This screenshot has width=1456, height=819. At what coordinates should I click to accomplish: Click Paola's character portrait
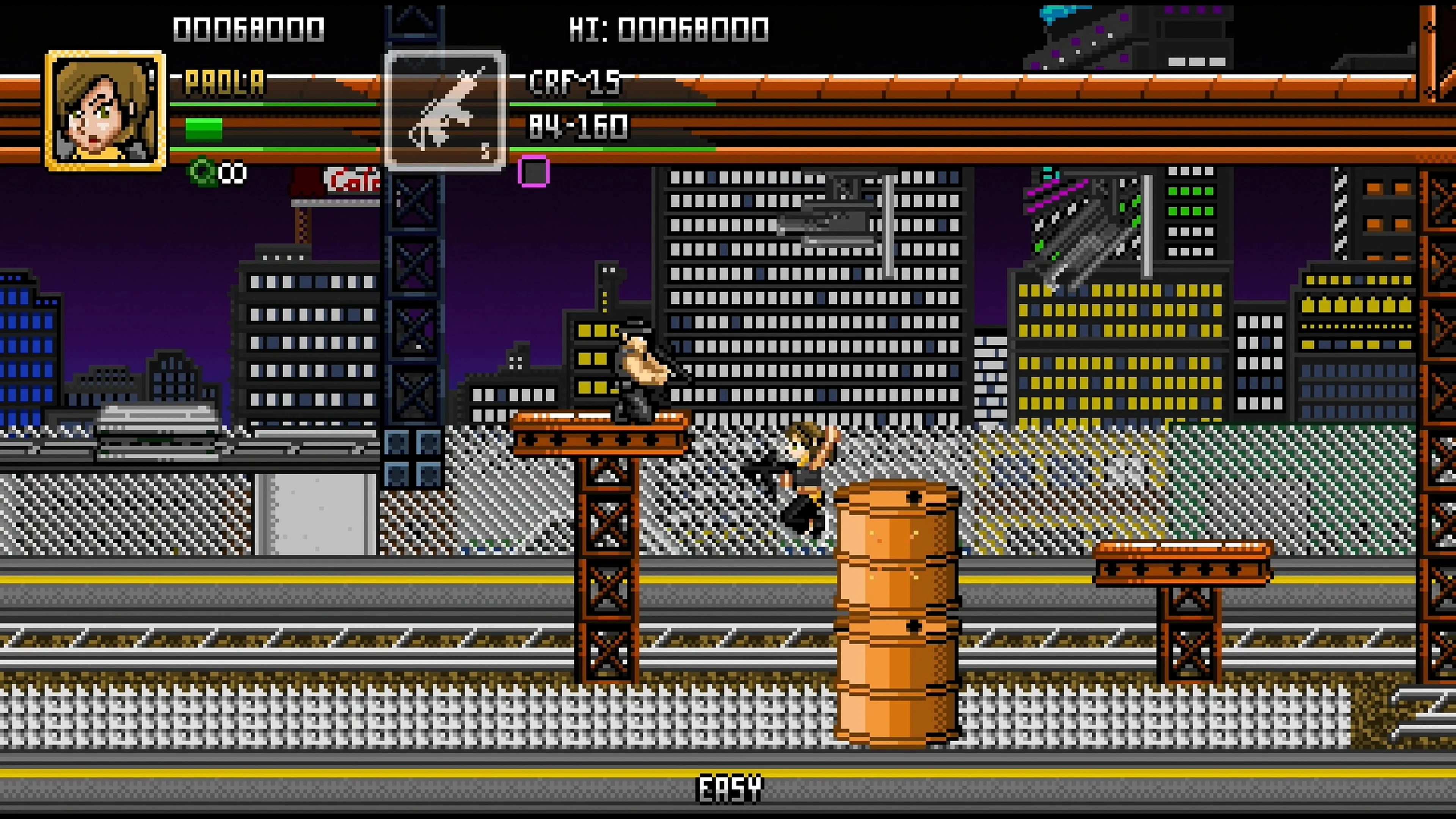click(105, 111)
